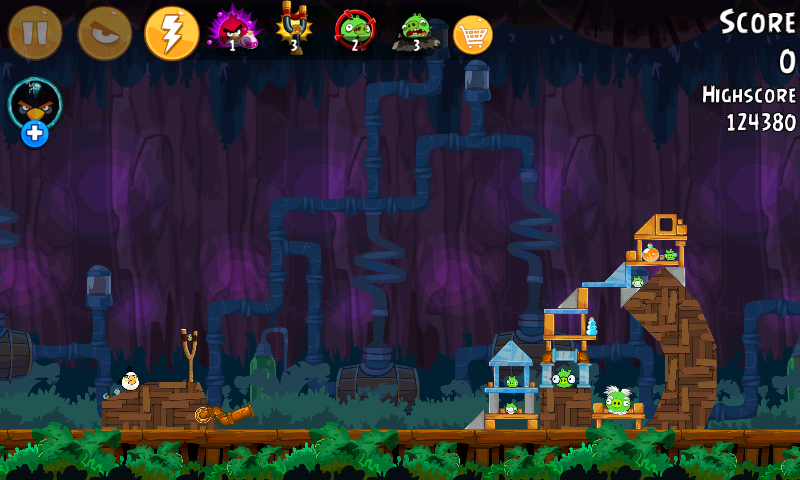The width and height of the screenshot is (800, 480).
Task: Toggle the lightning bolt power-ups button
Action: click(x=172, y=33)
